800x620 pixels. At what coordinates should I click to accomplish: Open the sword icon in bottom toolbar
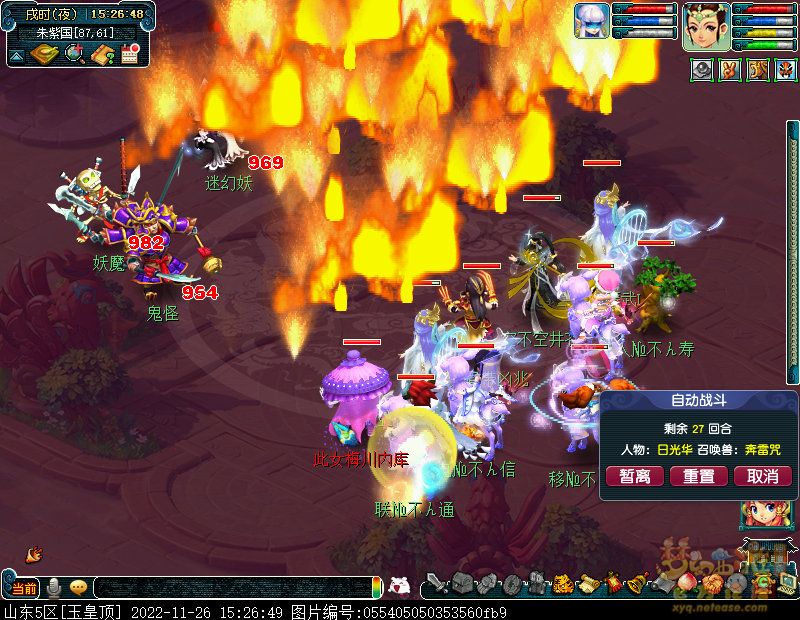coord(436,583)
